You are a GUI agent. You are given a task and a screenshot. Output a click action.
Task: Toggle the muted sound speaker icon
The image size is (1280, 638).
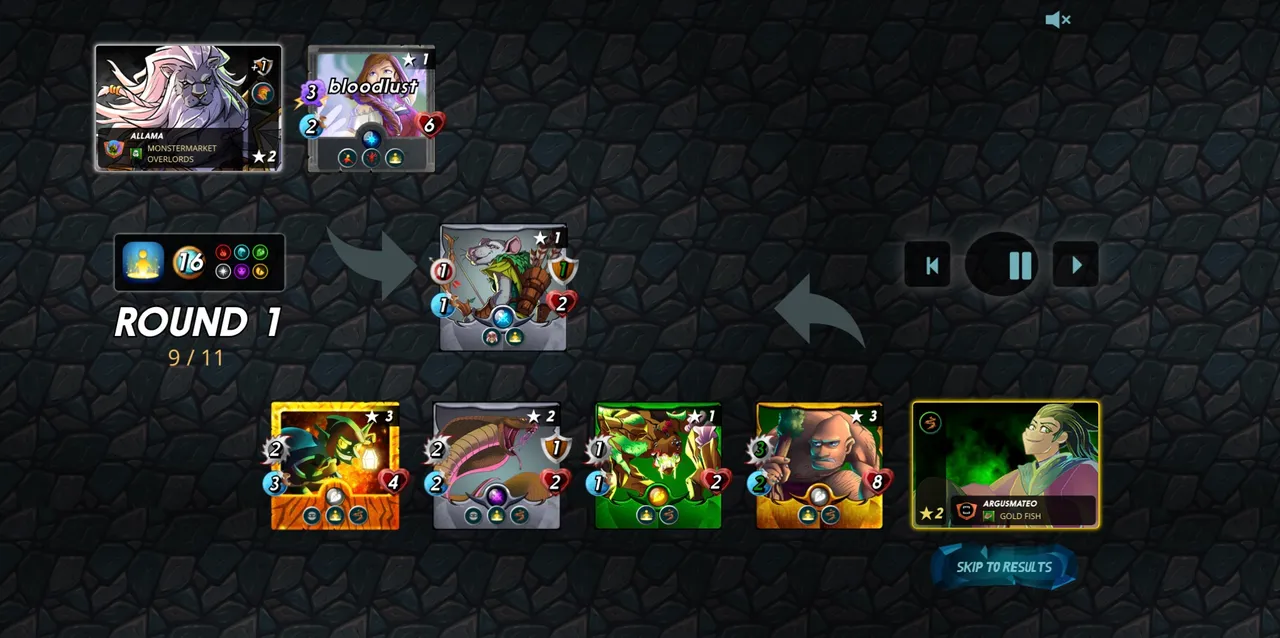pyautogui.click(x=1057, y=20)
